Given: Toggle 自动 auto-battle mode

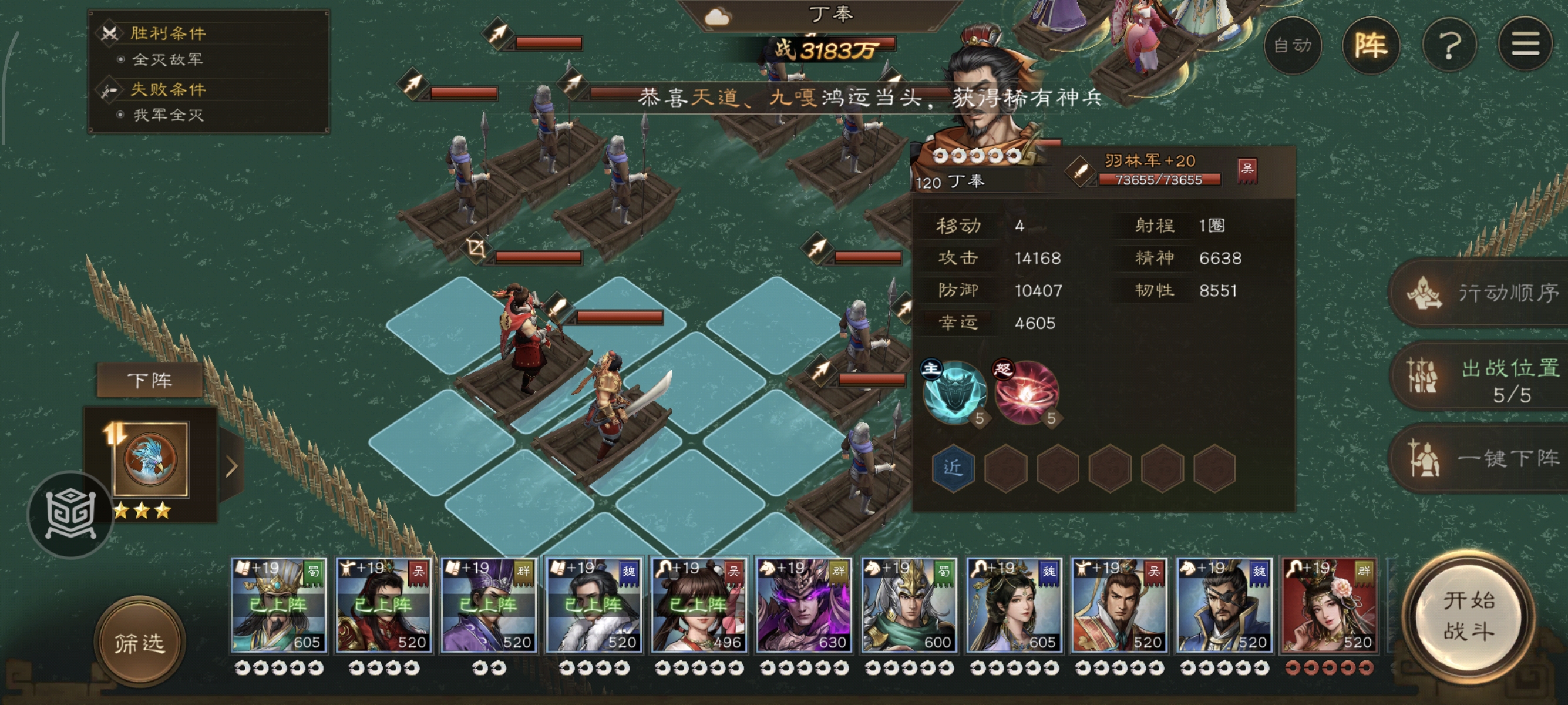Looking at the screenshot, I should [x=1293, y=46].
